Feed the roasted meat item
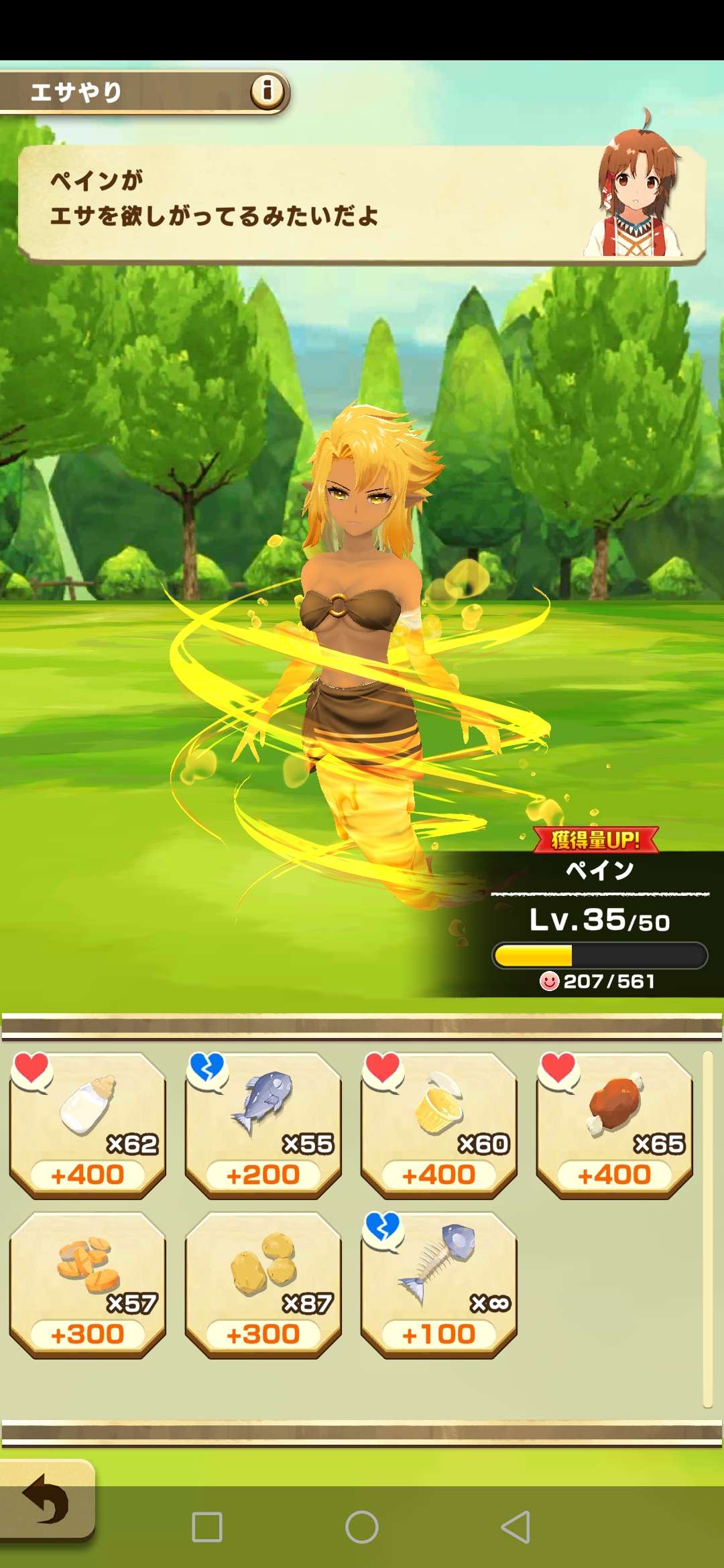The height and width of the screenshot is (1568, 724). tap(614, 1124)
